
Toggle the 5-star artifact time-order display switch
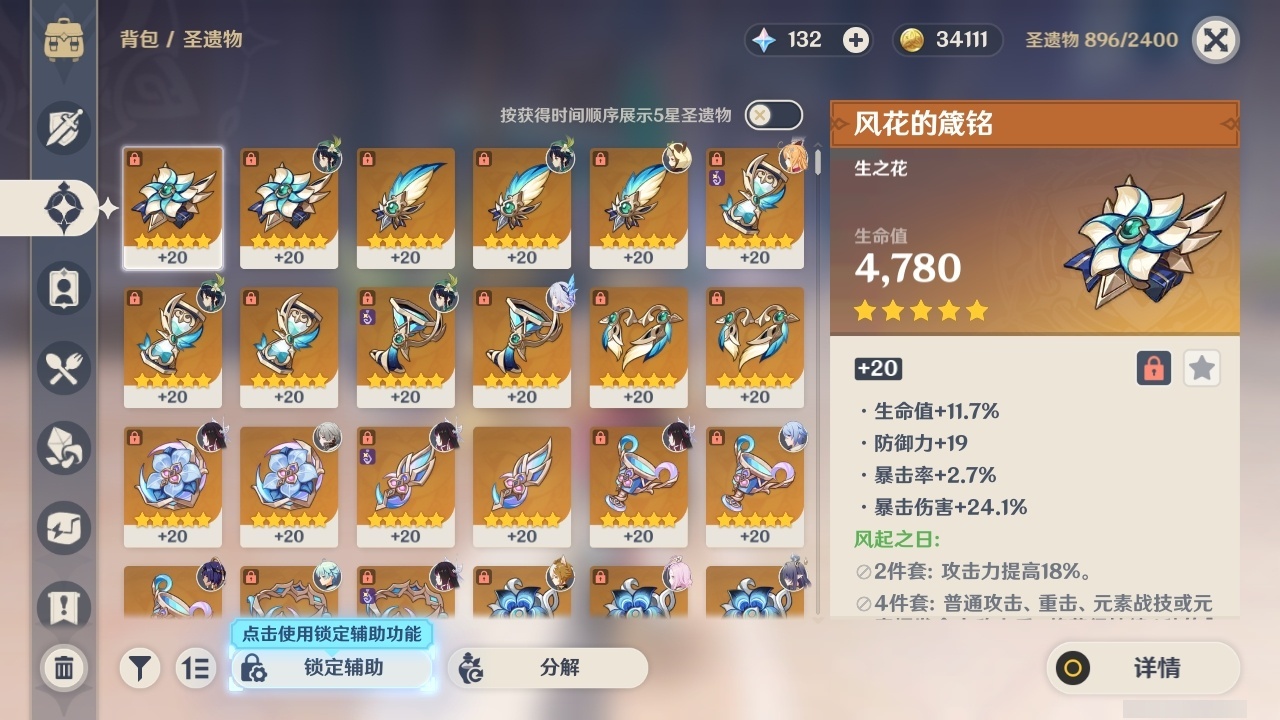coord(772,115)
